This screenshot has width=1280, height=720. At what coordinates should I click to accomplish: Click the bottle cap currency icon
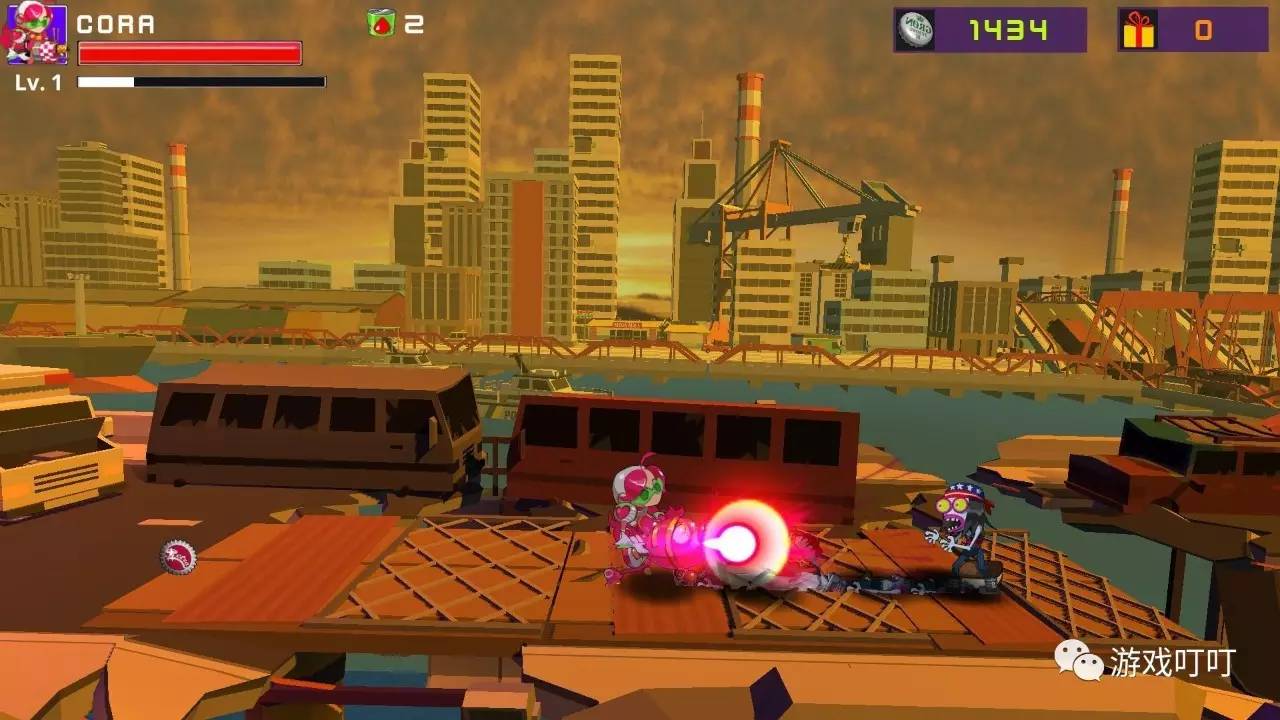click(915, 30)
